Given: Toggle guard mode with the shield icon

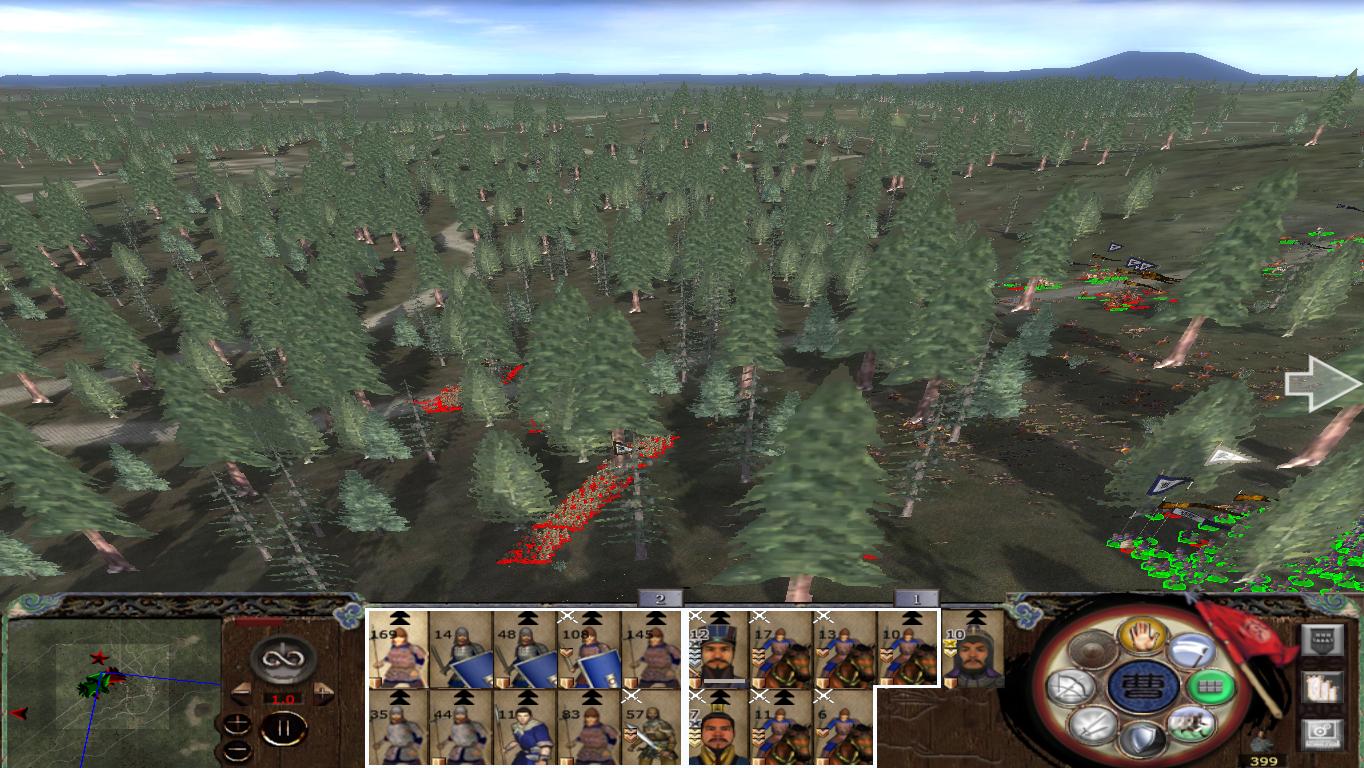Looking at the screenshot, I should [x=1141, y=737].
